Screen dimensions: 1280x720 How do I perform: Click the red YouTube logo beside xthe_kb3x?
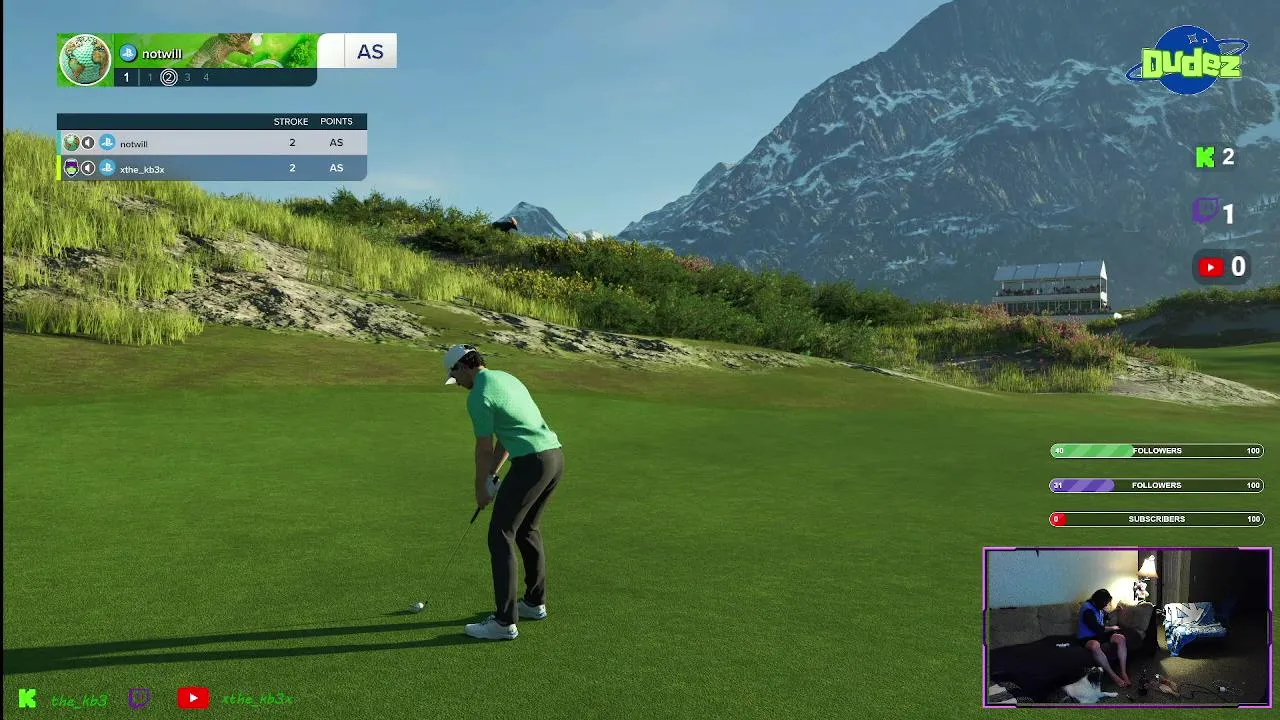tap(193, 698)
